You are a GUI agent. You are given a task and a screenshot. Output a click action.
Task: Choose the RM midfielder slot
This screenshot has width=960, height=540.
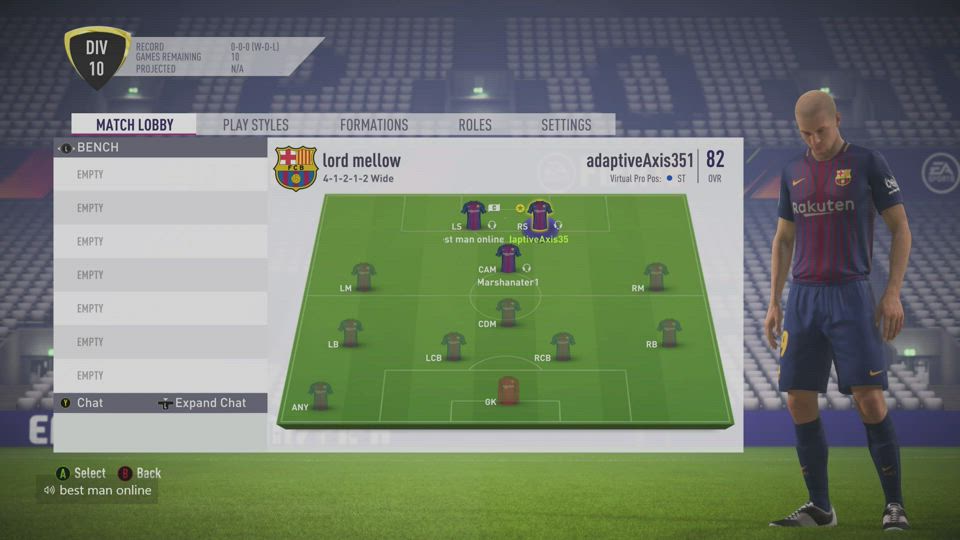pos(656,276)
